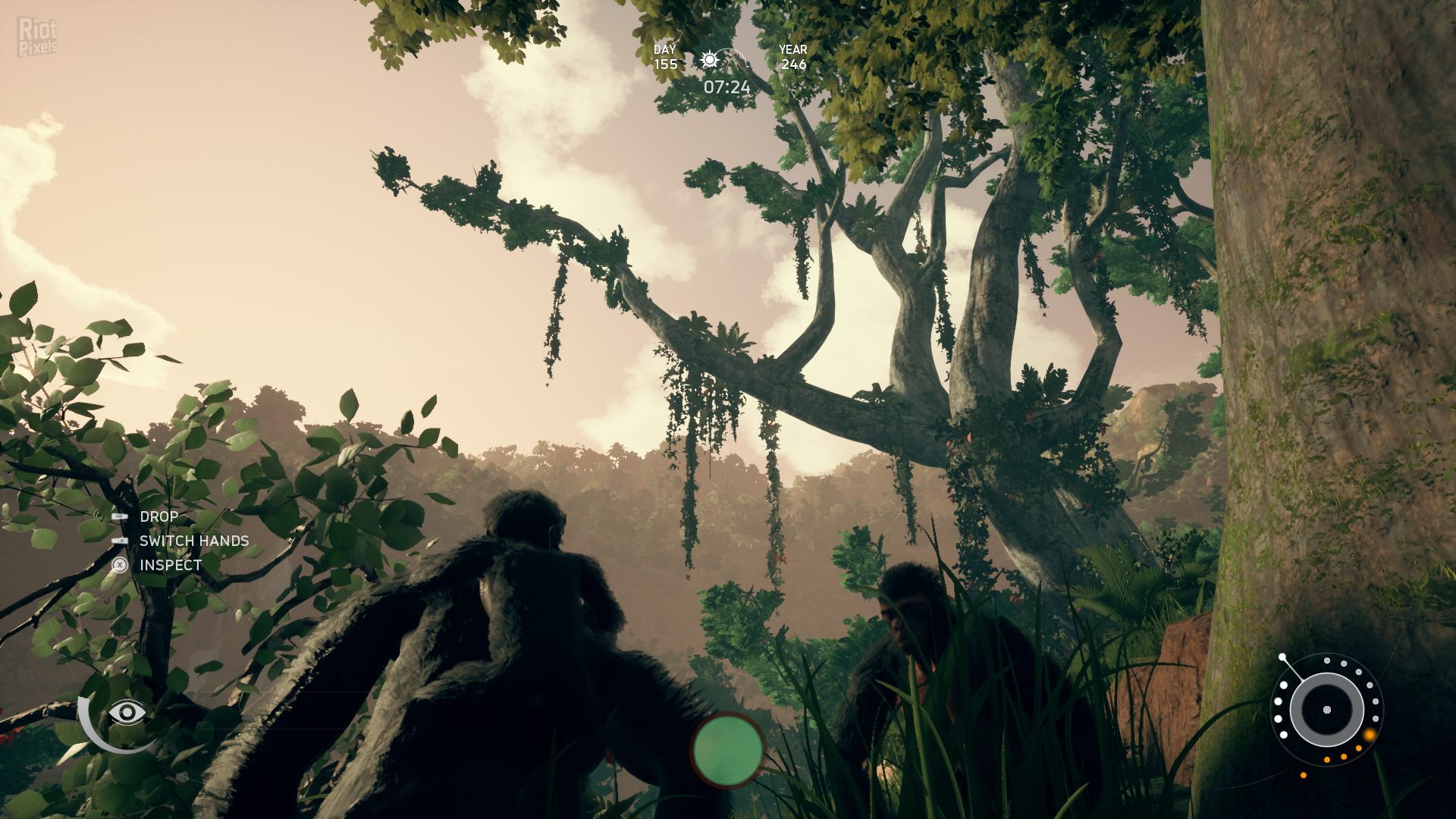The height and width of the screenshot is (819, 1456).
Task: Select the green circle hand indicator
Action: point(727,749)
